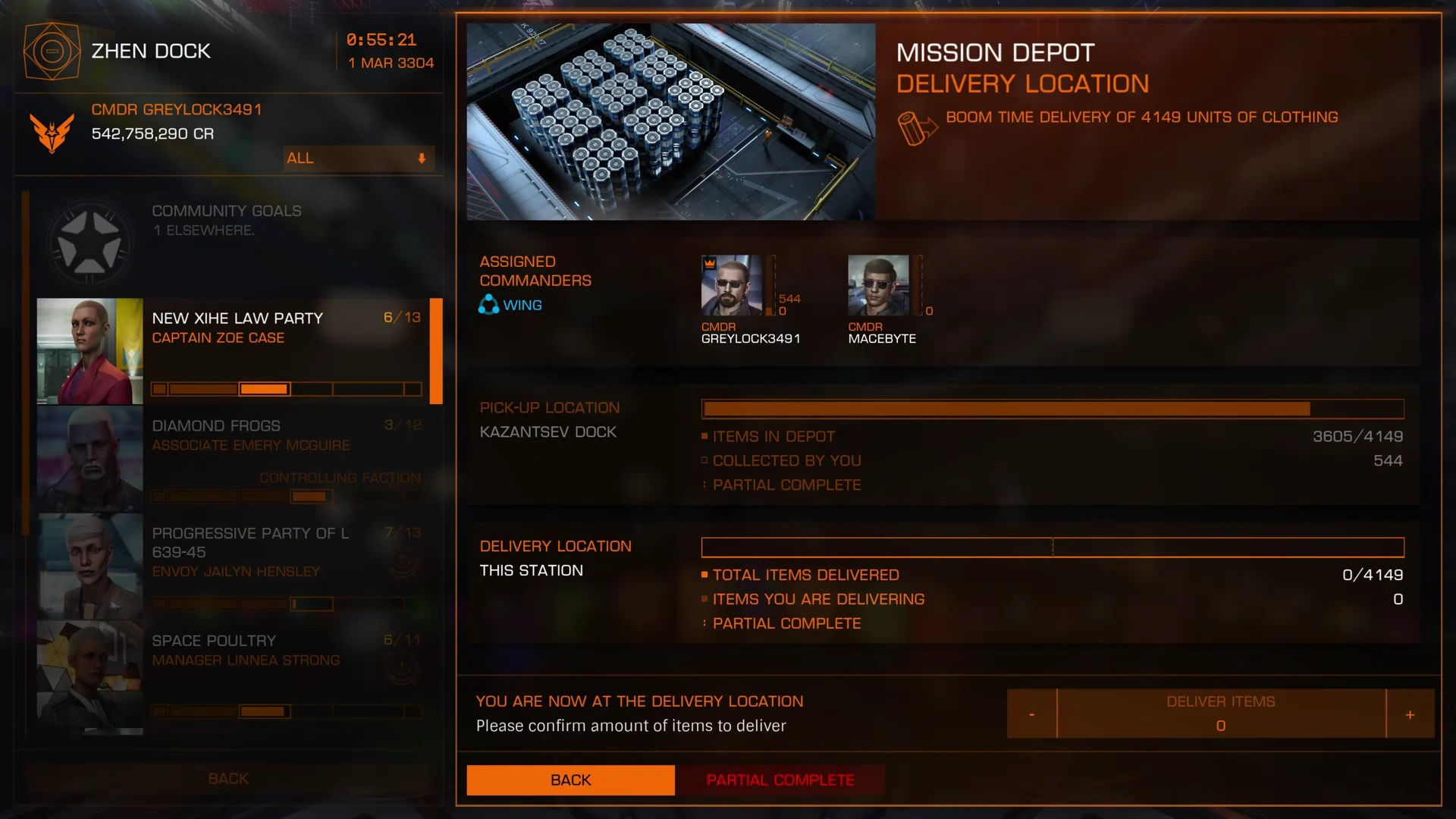Select Captain Zoe Case's mission portrait
The image size is (1456, 819).
[x=89, y=350]
